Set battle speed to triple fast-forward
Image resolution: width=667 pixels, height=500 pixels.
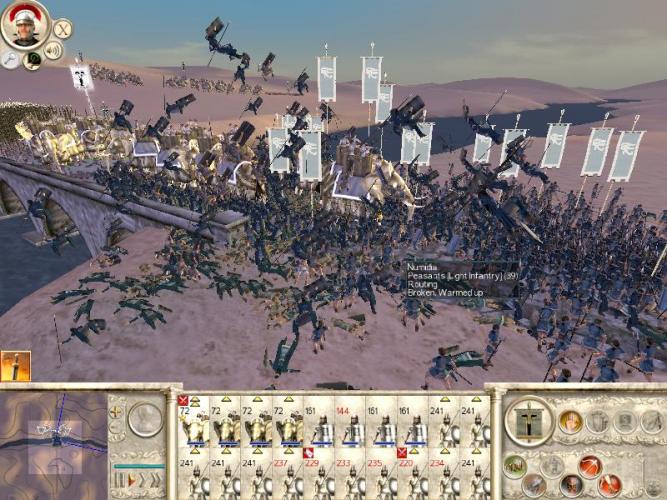[154, 480]
